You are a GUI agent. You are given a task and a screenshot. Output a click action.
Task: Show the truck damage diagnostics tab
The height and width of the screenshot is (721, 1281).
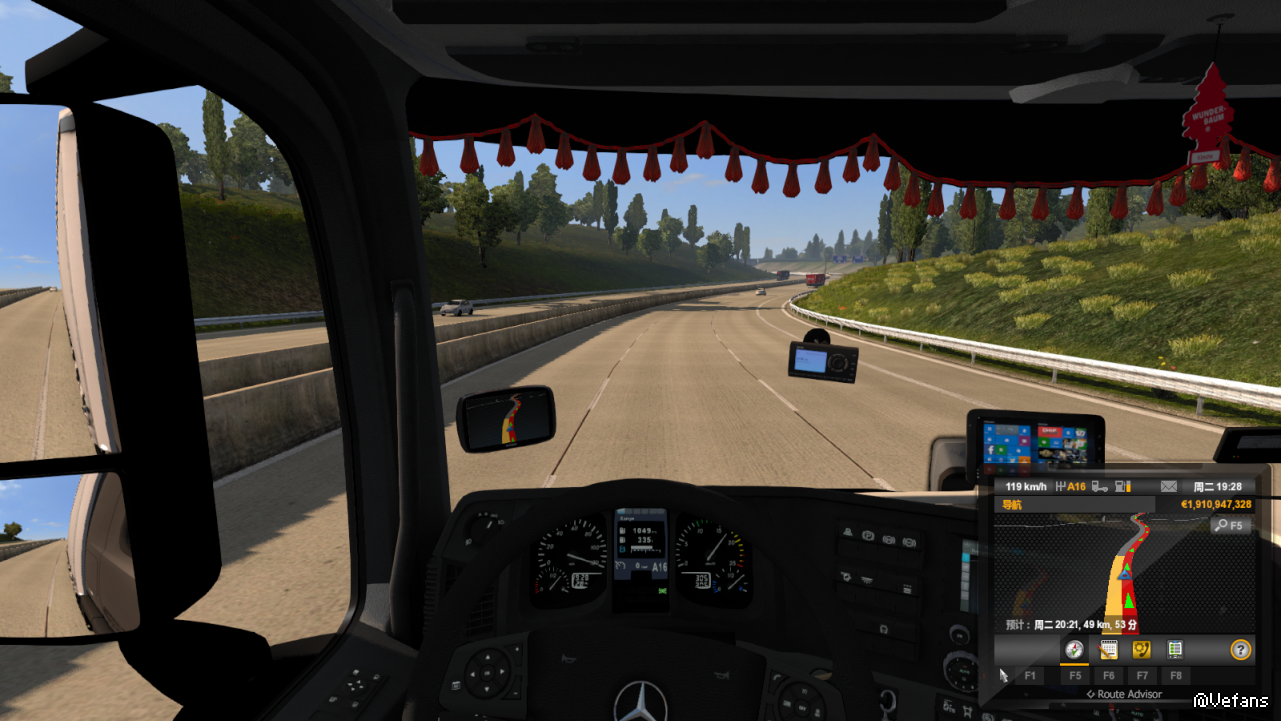pos(1175,650)
